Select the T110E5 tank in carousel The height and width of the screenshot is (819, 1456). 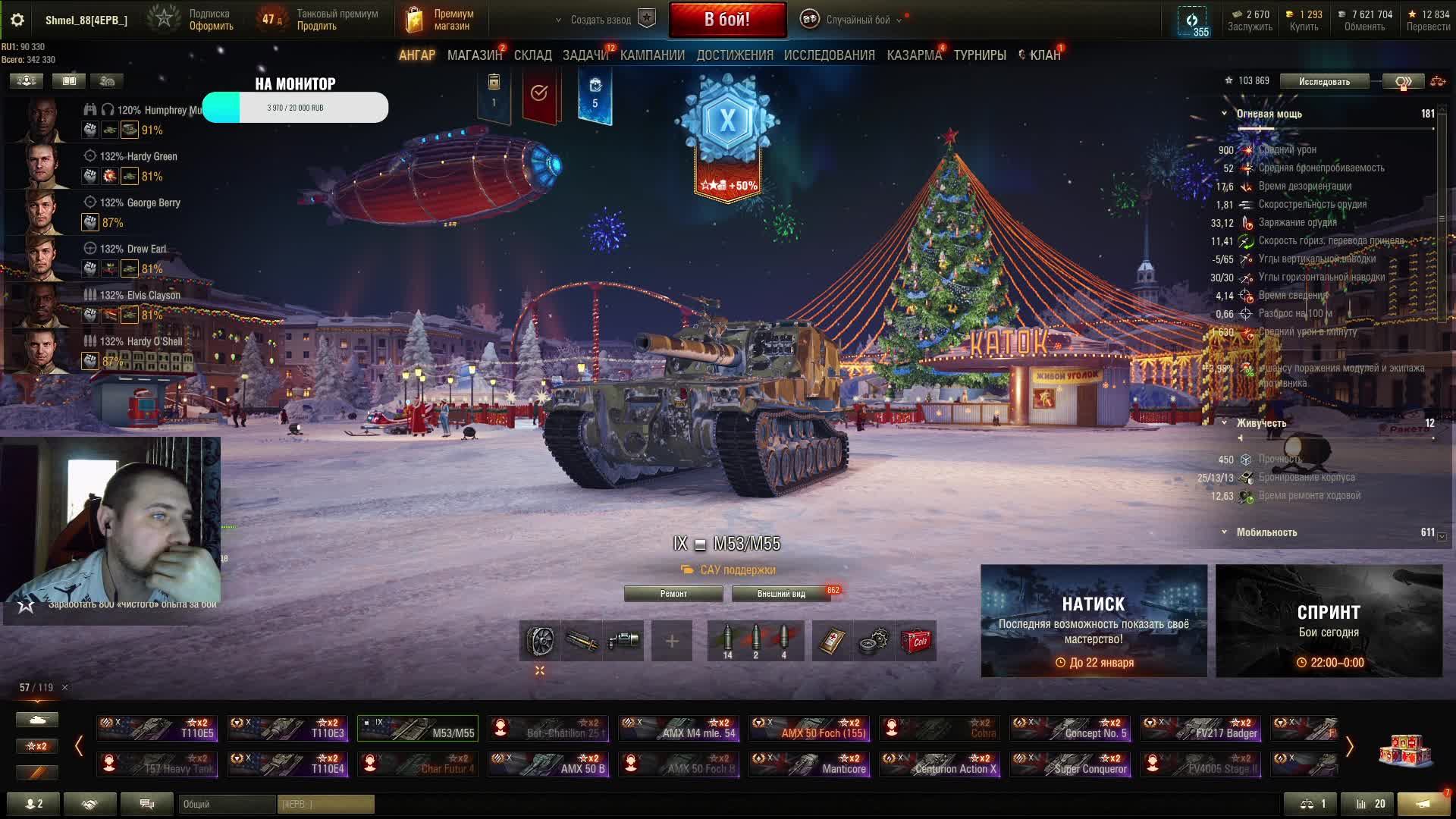pyautogui.click(x=157, y=729)
